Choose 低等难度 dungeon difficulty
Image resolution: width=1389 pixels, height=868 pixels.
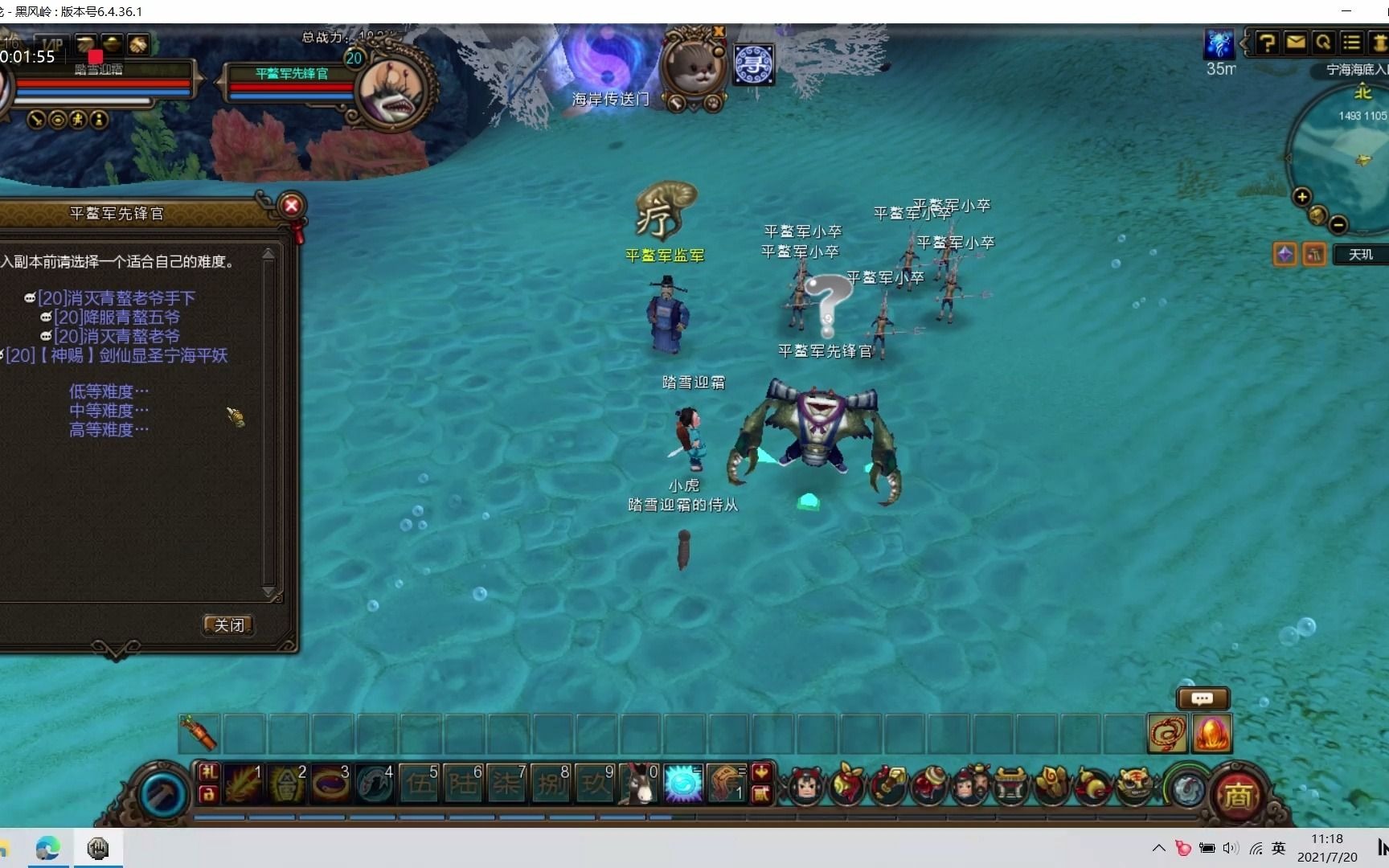tap(109, 391)
